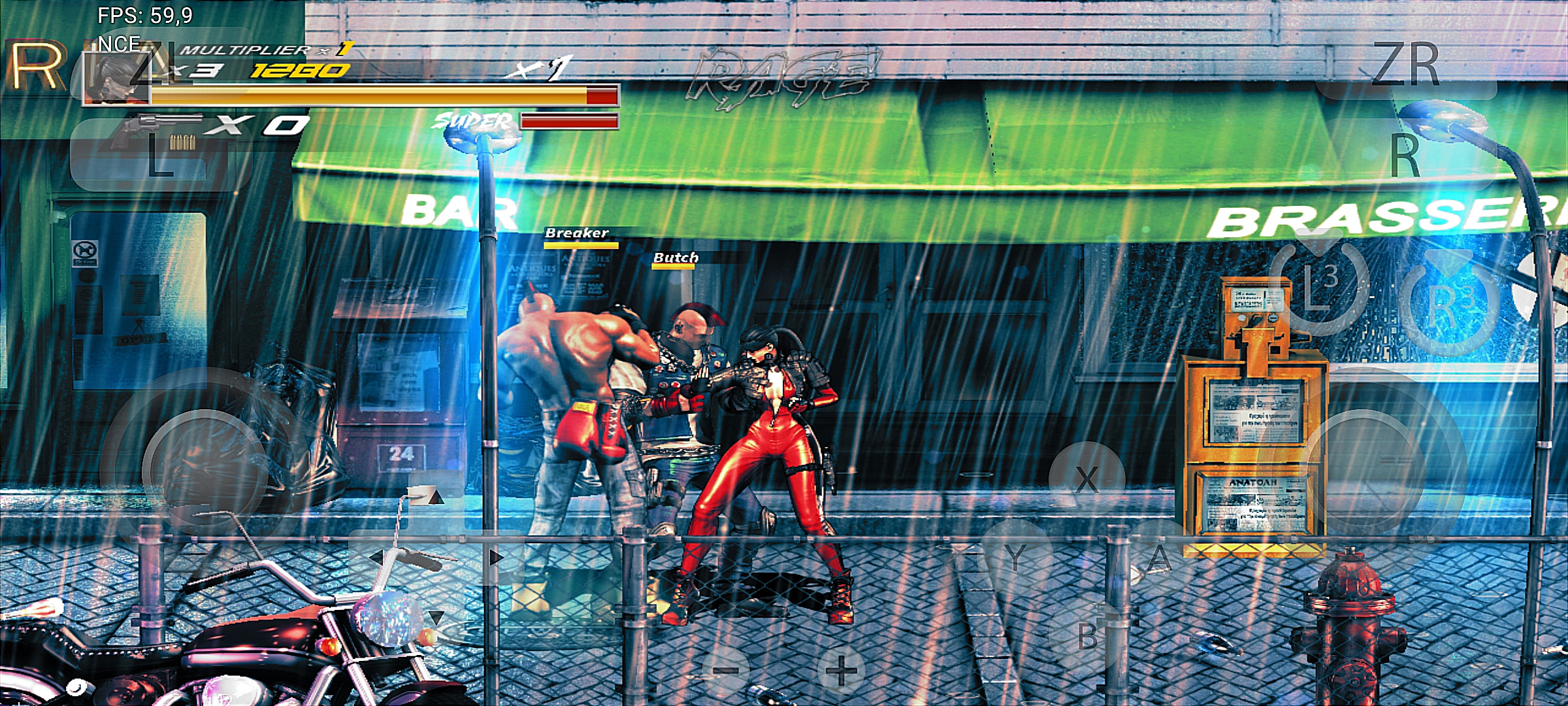Tap the D-pad down arrow

point(436,616)
